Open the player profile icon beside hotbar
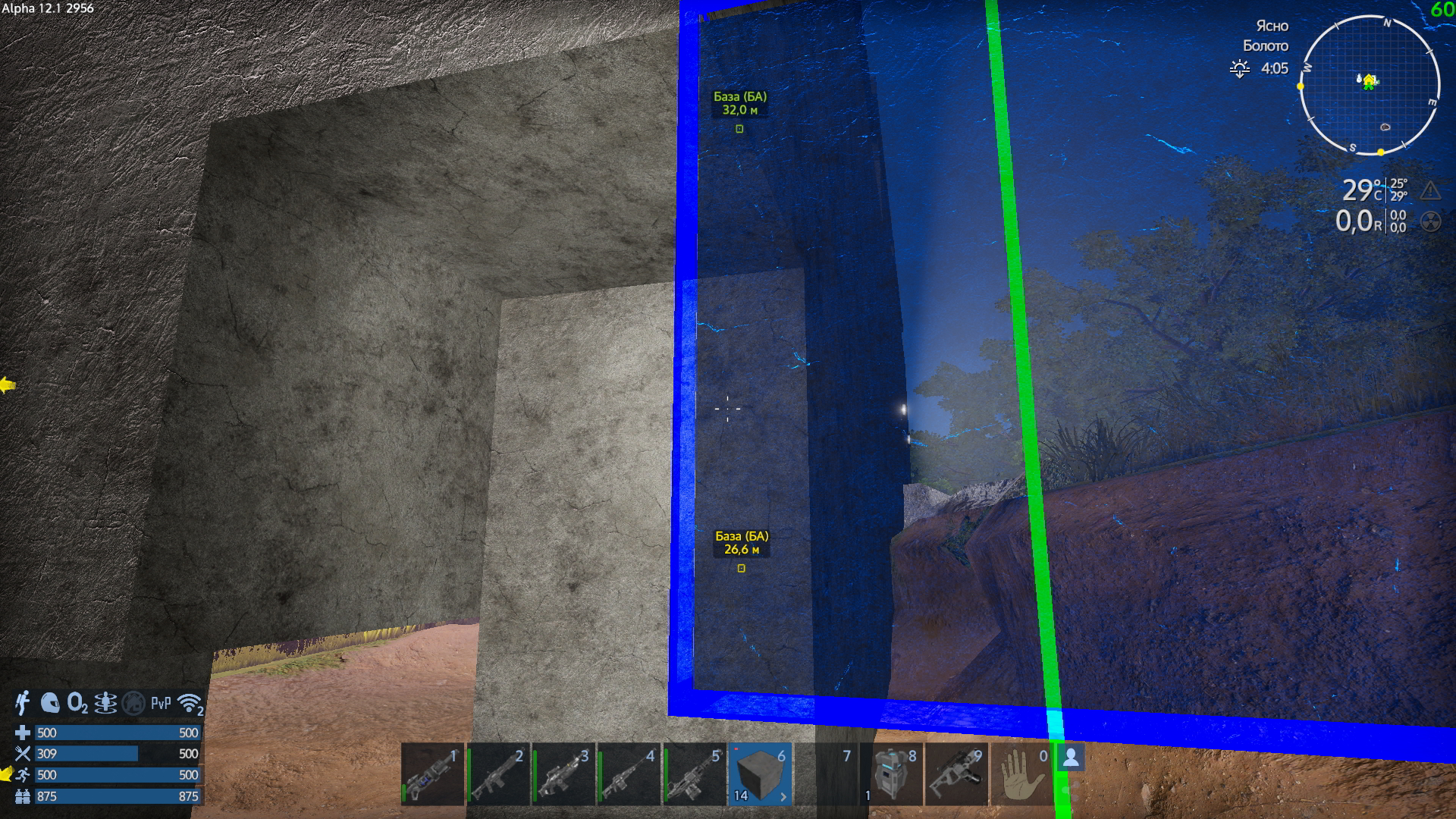Image resolution: width=1456 pixels, height=819 pixels. (x=1072, y=758)
